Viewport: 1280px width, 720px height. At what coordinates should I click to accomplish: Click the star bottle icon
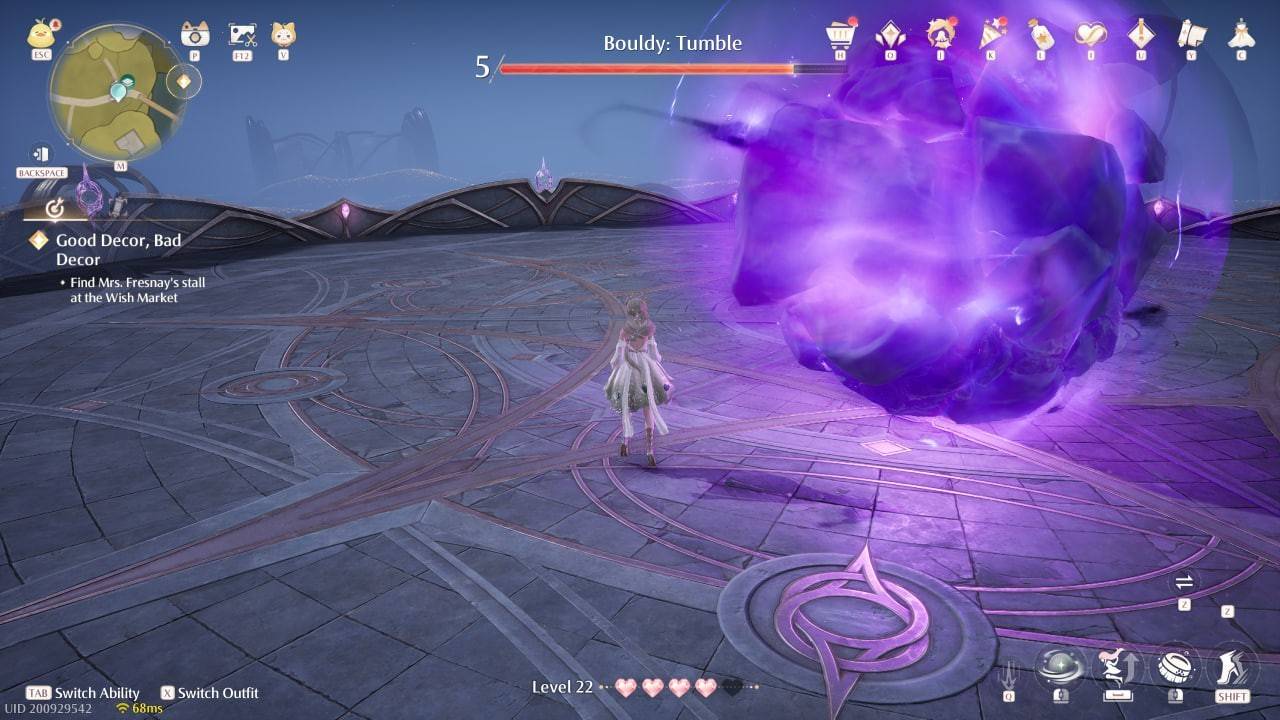tap(1041, 32)
